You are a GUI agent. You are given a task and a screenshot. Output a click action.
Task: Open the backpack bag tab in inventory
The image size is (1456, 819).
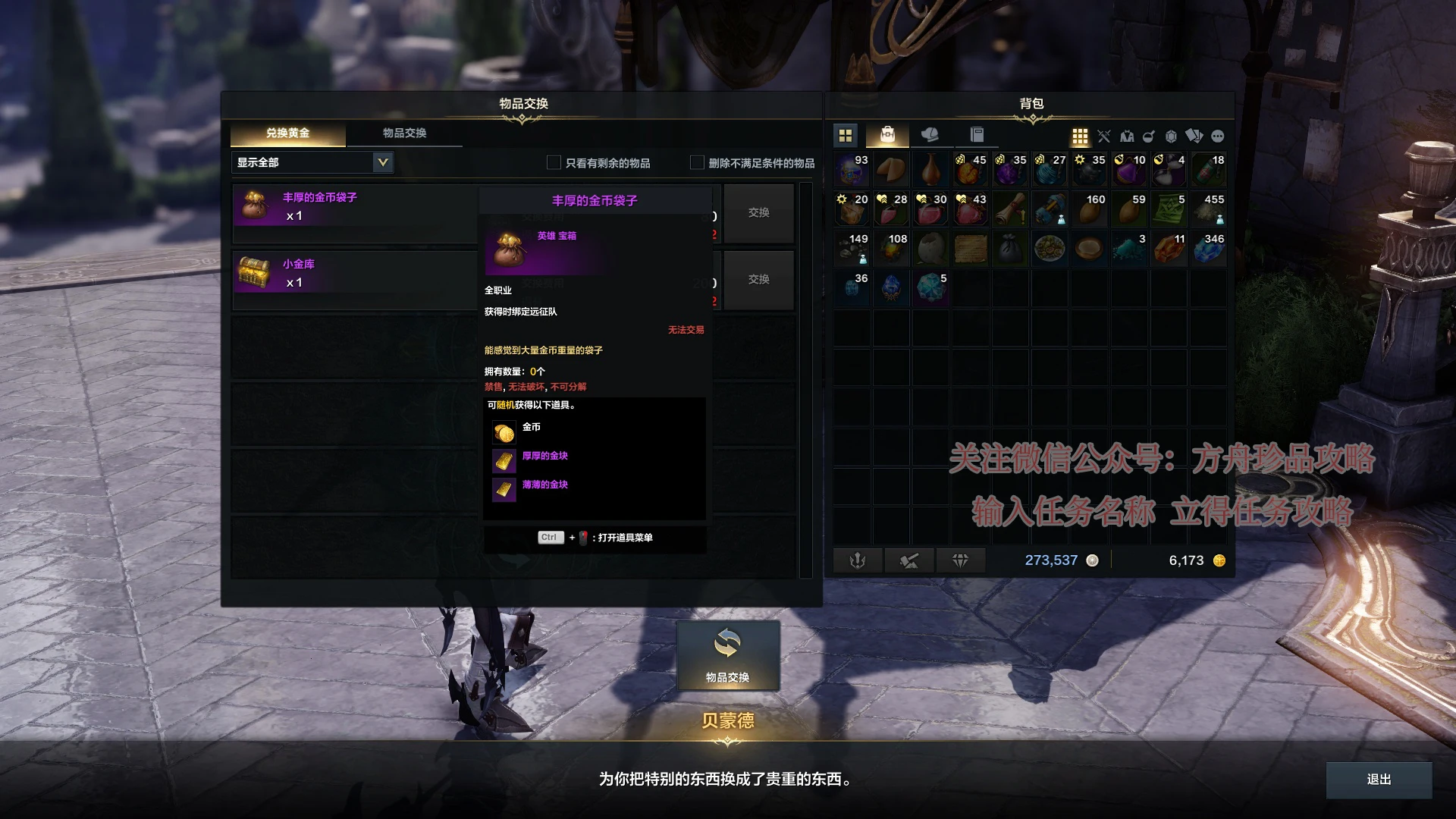[887, 135]
